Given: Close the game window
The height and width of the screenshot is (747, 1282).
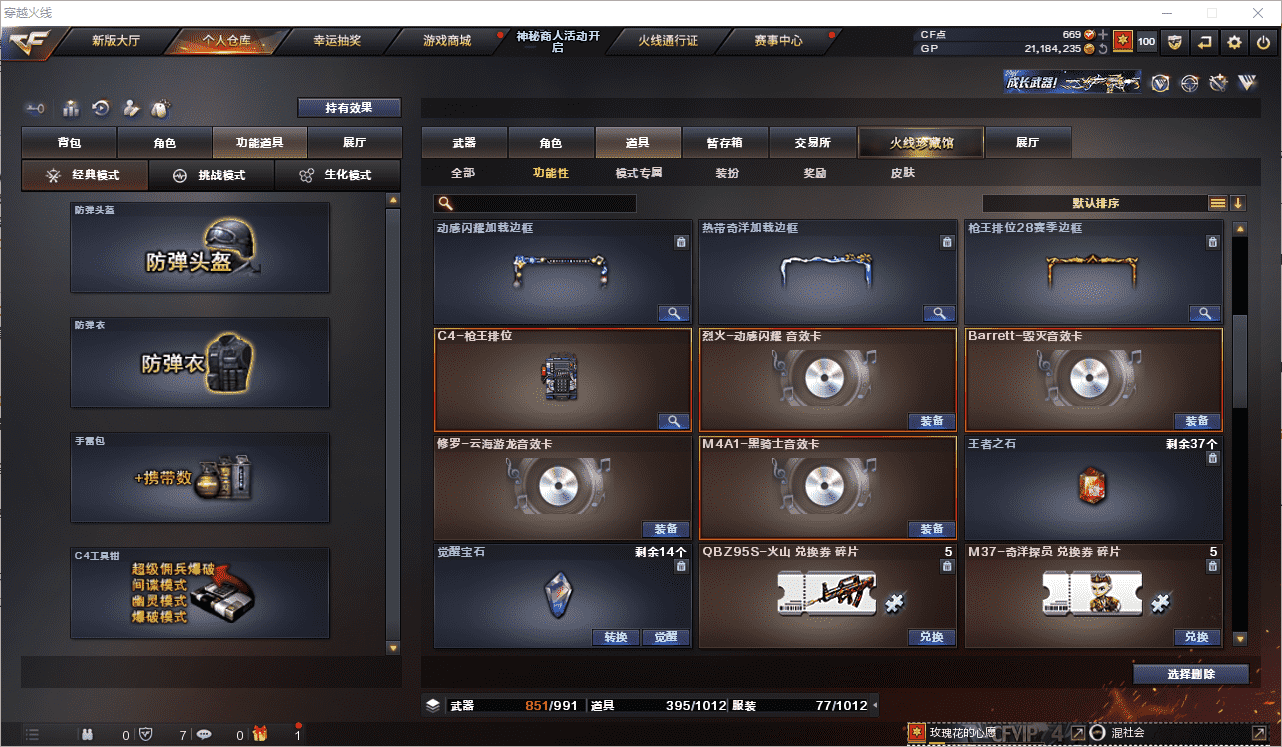Looking at the screenshot, I should (1259, 13).
